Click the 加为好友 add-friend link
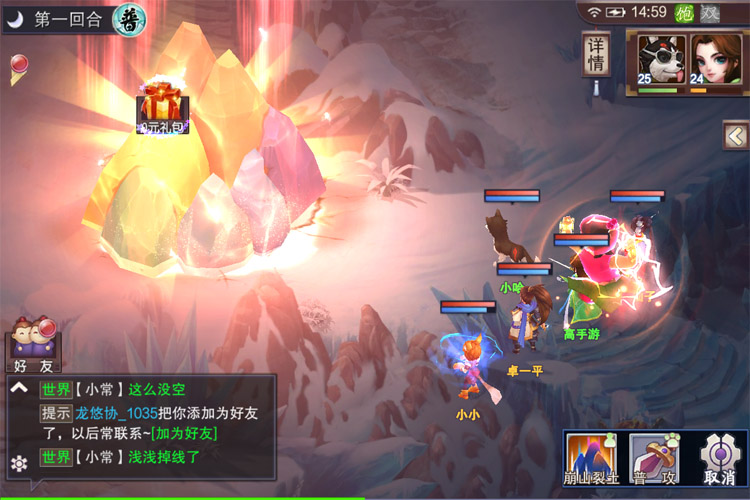Image resolution: width=750 pixels, height=500 pixels. click(183, 433)
